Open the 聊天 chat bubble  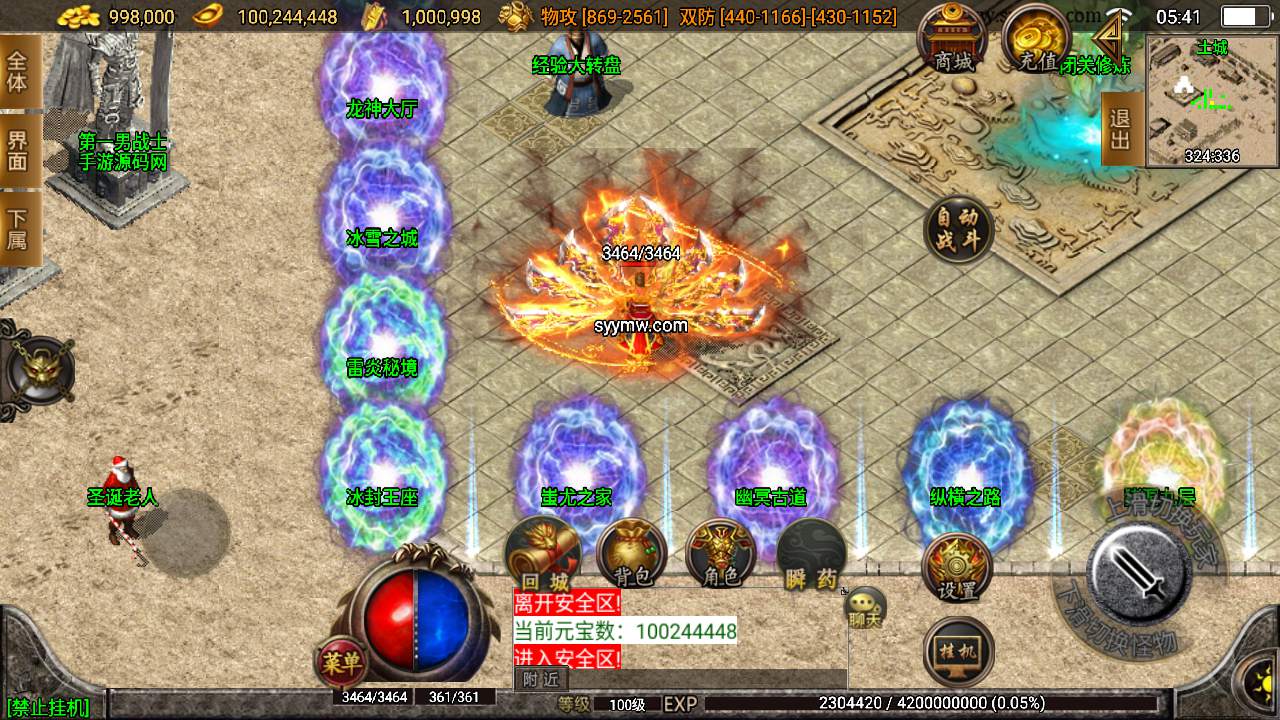click(864, 607)
